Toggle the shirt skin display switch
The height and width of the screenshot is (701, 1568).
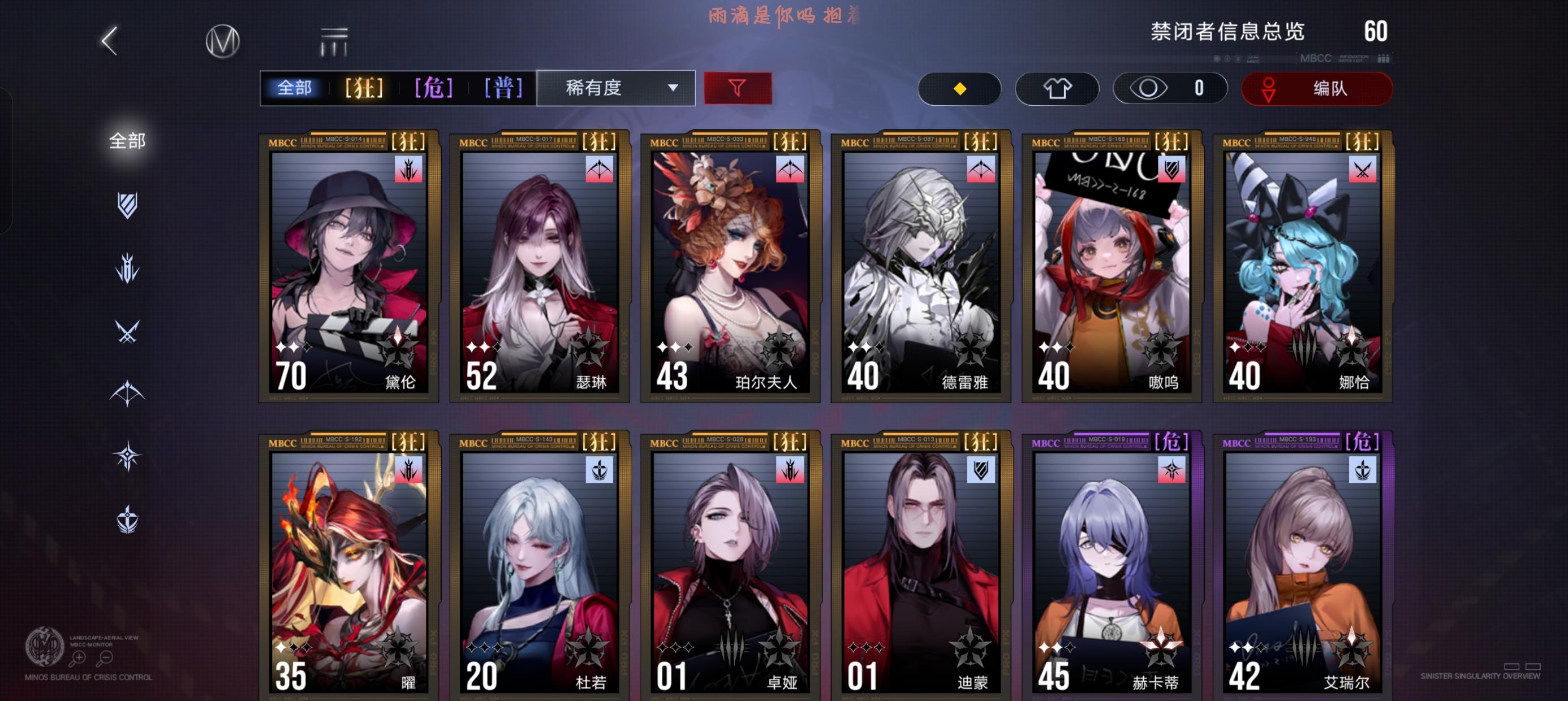[x=1057, y=88]
